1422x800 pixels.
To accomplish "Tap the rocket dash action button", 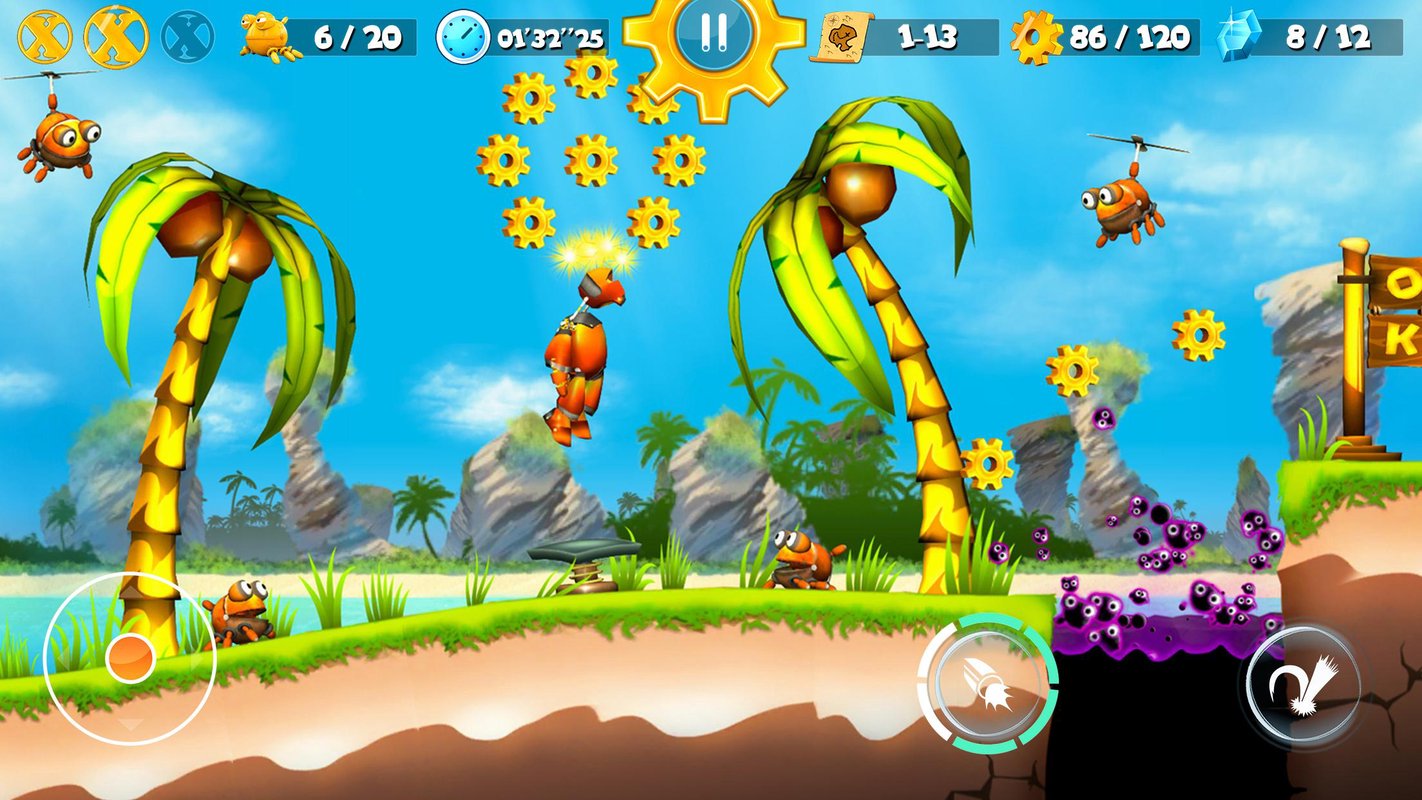I will click(988, 684).
